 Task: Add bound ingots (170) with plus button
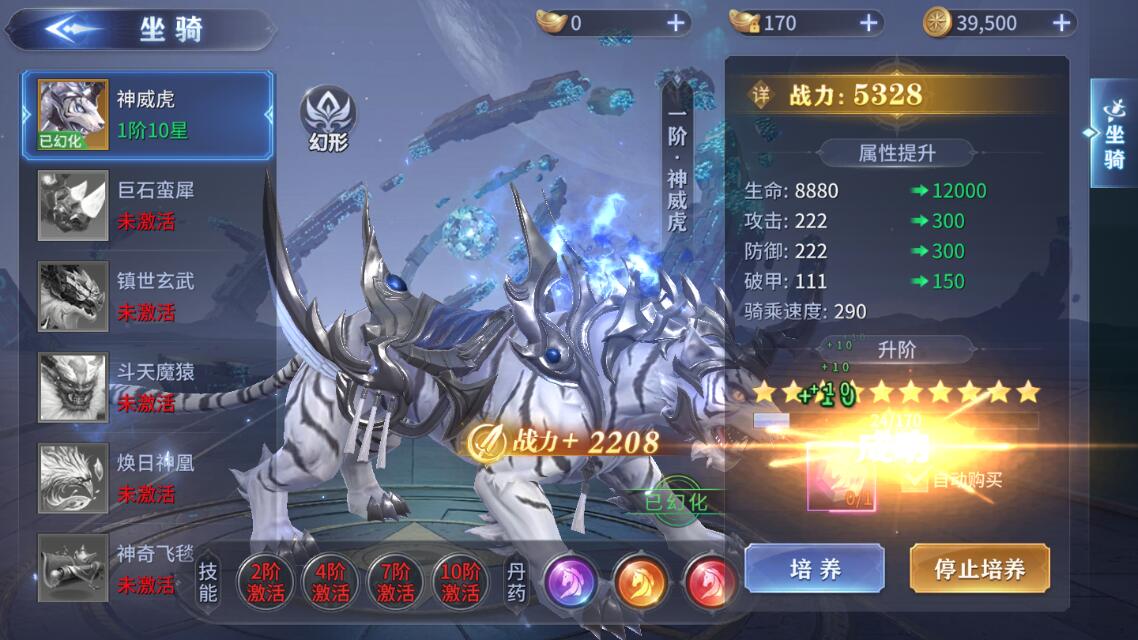click(x=868, y=23)
